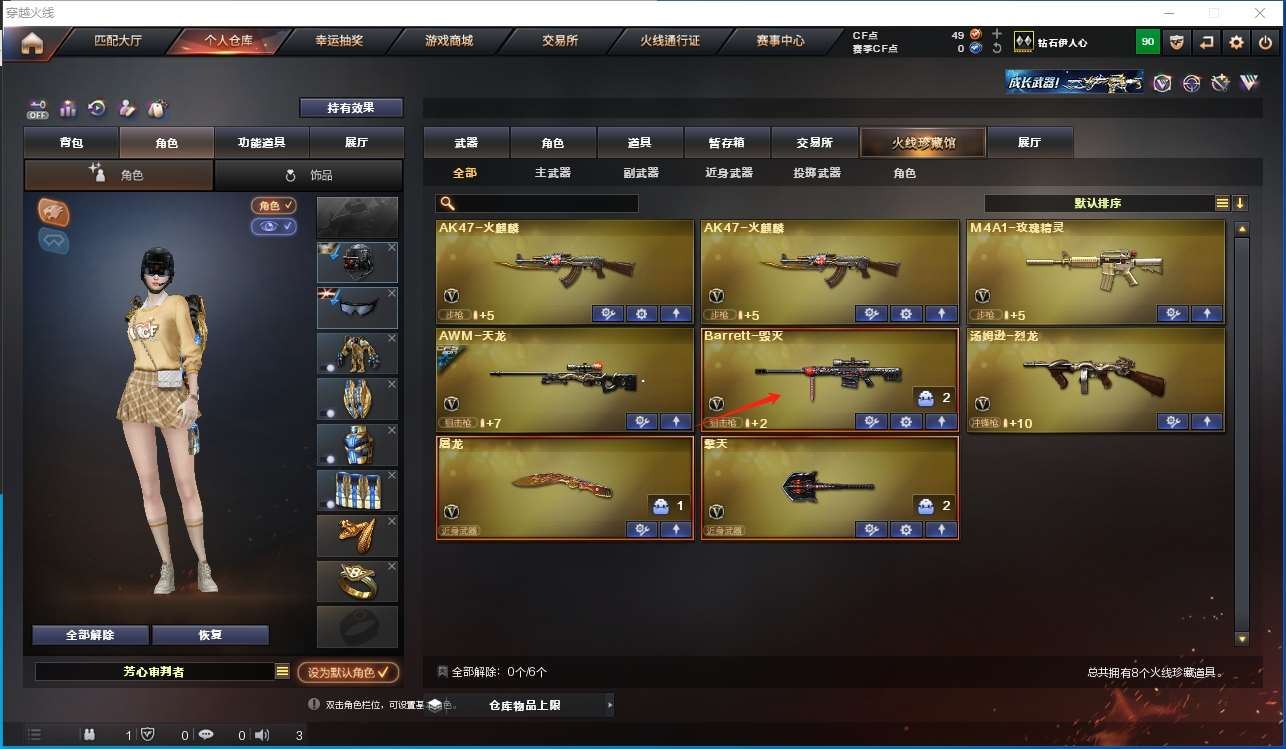
Task: Click the 恢复 restore button
Action: pyautogui.click(x=210, y=635)
